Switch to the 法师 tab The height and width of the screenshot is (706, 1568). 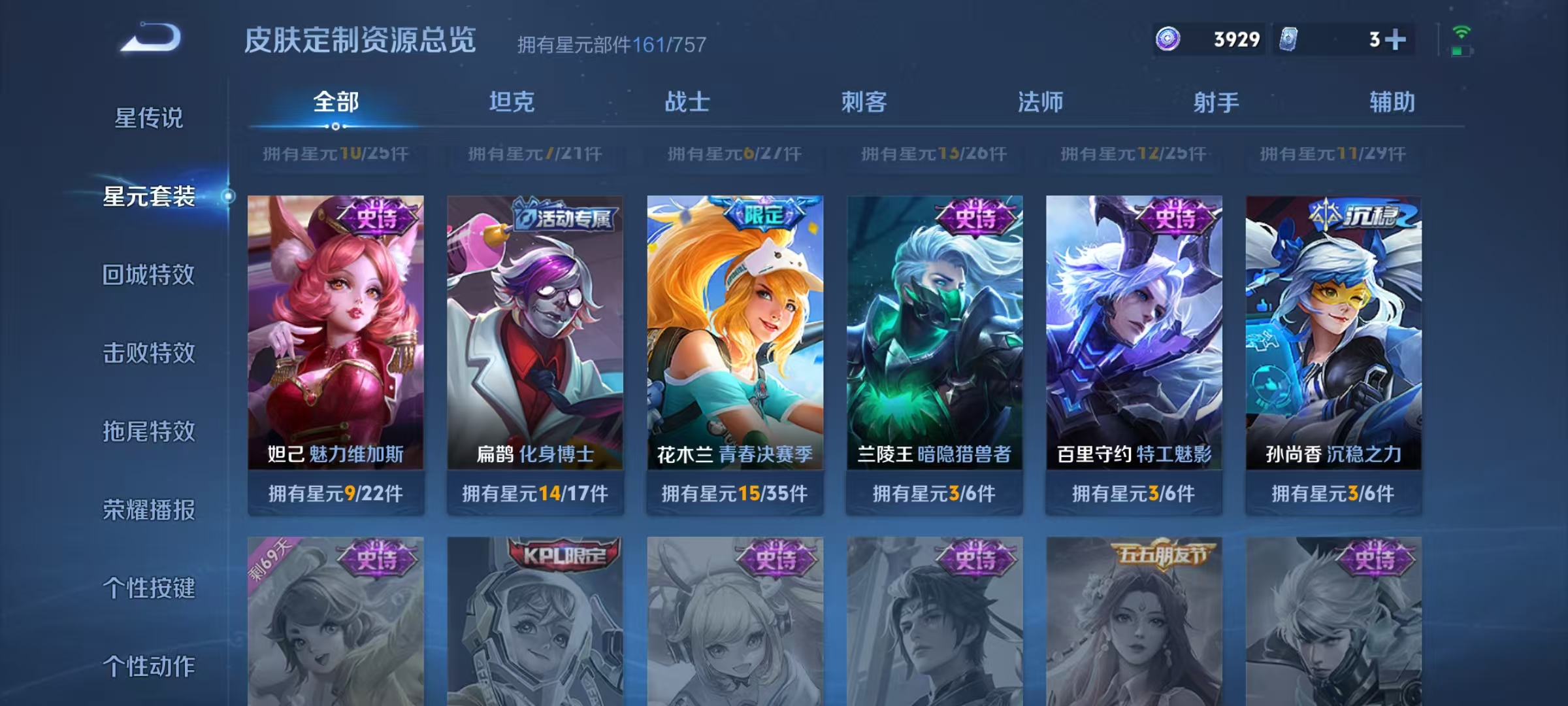[1042, 103]
